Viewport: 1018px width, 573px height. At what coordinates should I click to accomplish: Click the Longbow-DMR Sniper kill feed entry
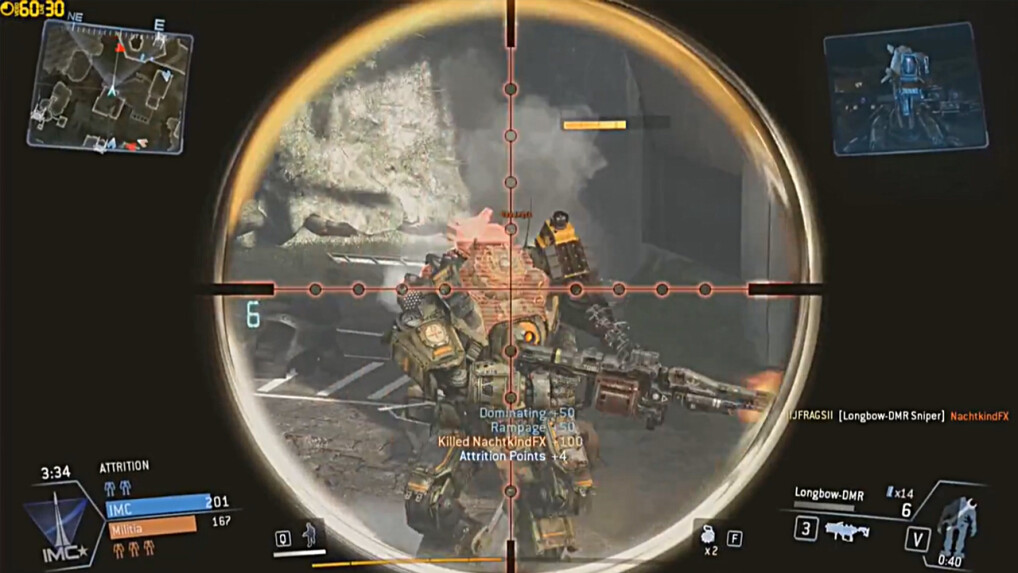click(890, 416)
